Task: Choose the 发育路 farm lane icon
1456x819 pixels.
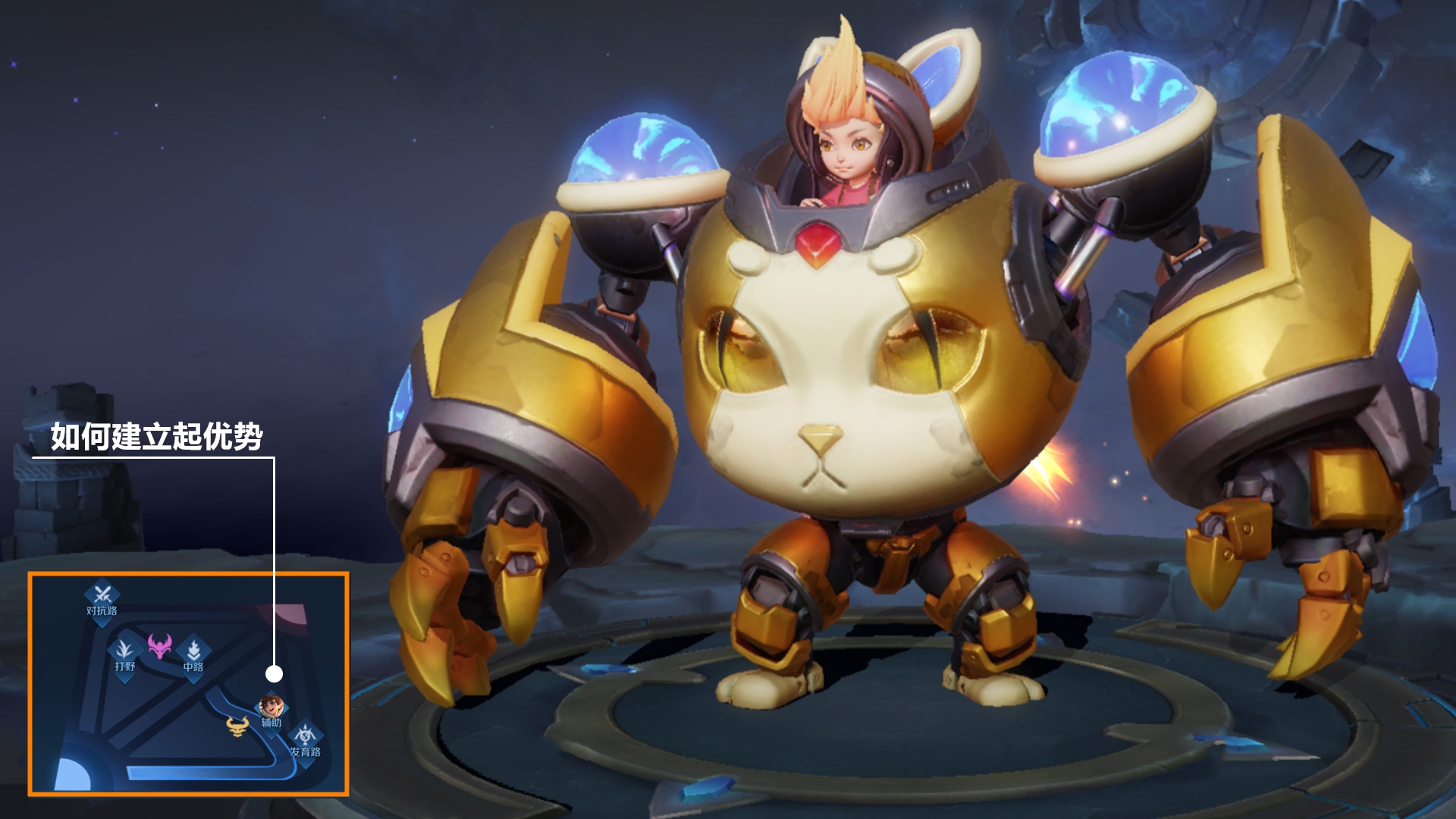Action: pyautogui.click(x=305, y=736)
